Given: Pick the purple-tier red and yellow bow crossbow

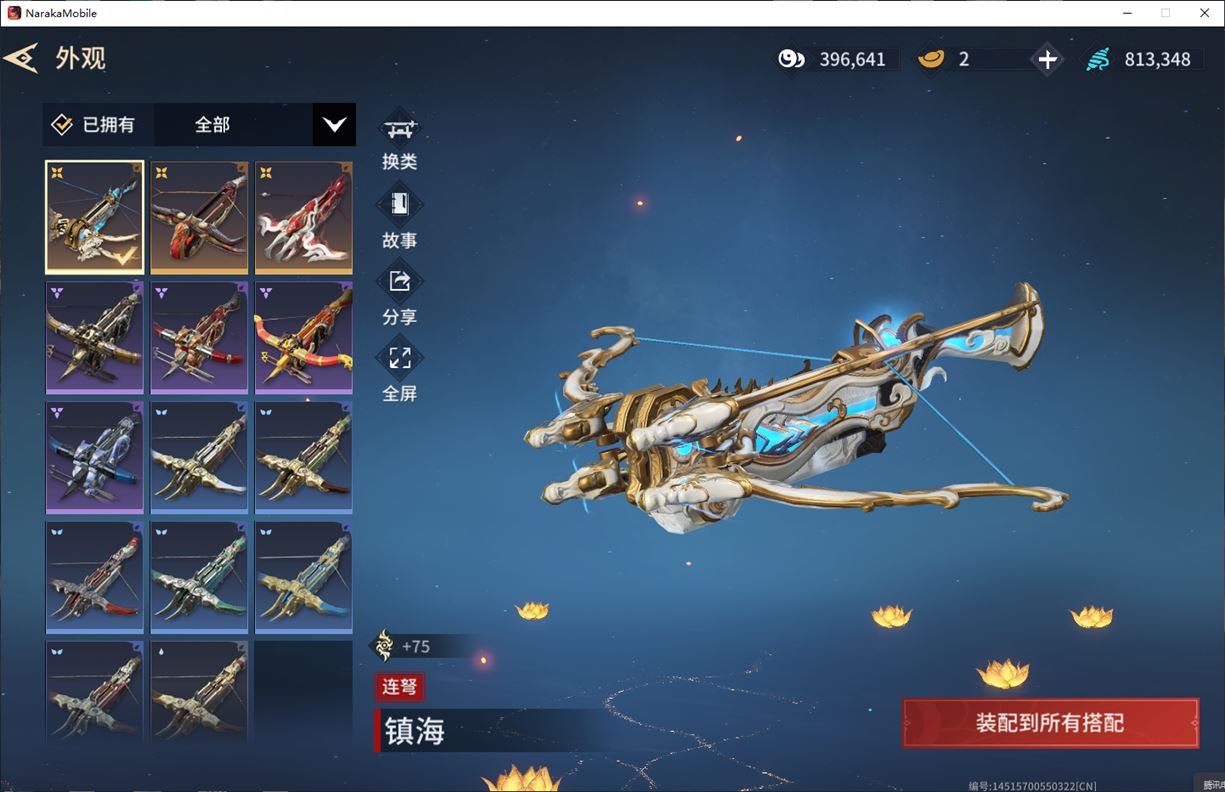Looking at the screenshot, I should 303,337.
